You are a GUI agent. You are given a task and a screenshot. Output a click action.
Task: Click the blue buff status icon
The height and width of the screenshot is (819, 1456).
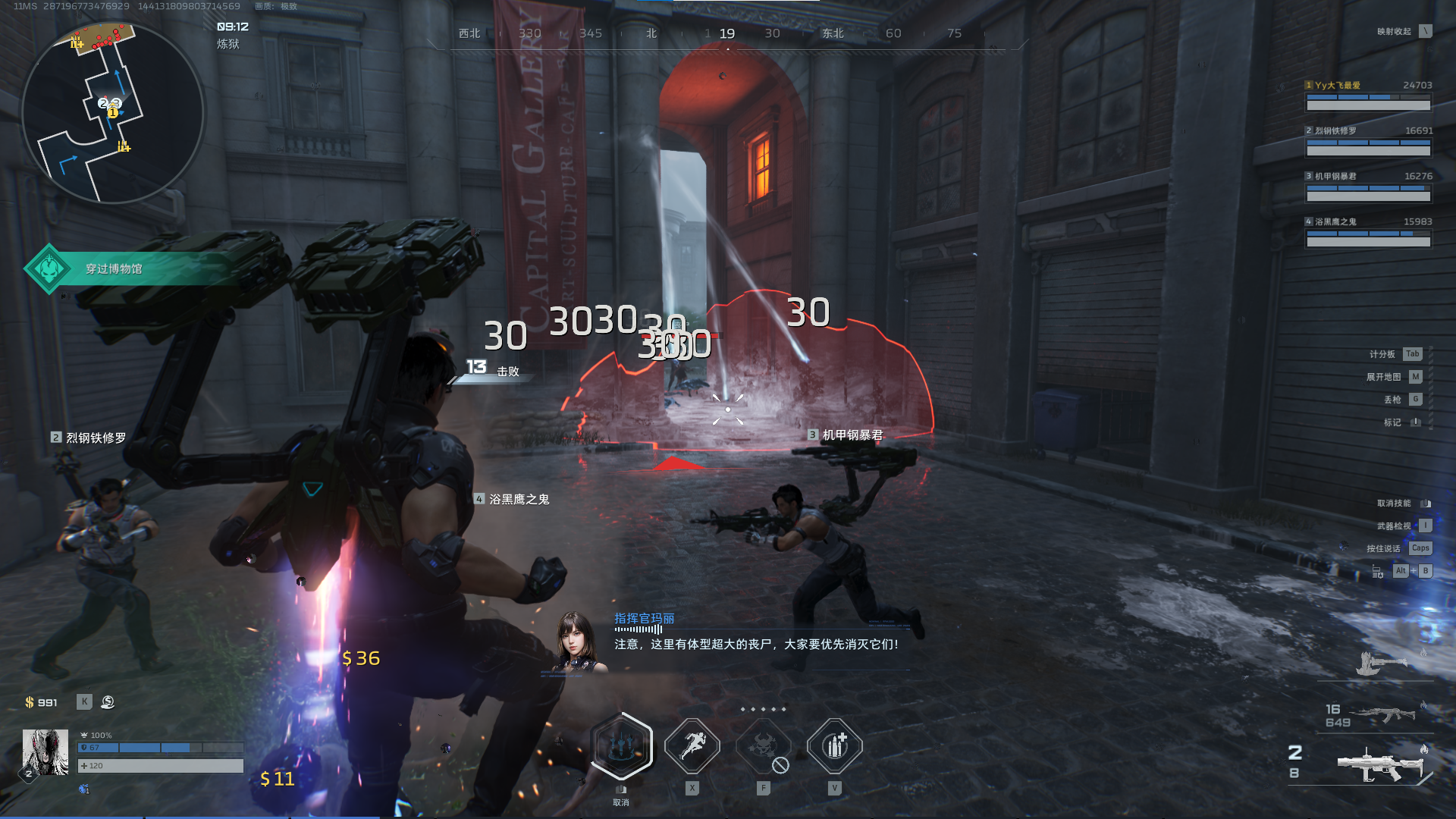[84, 789]
